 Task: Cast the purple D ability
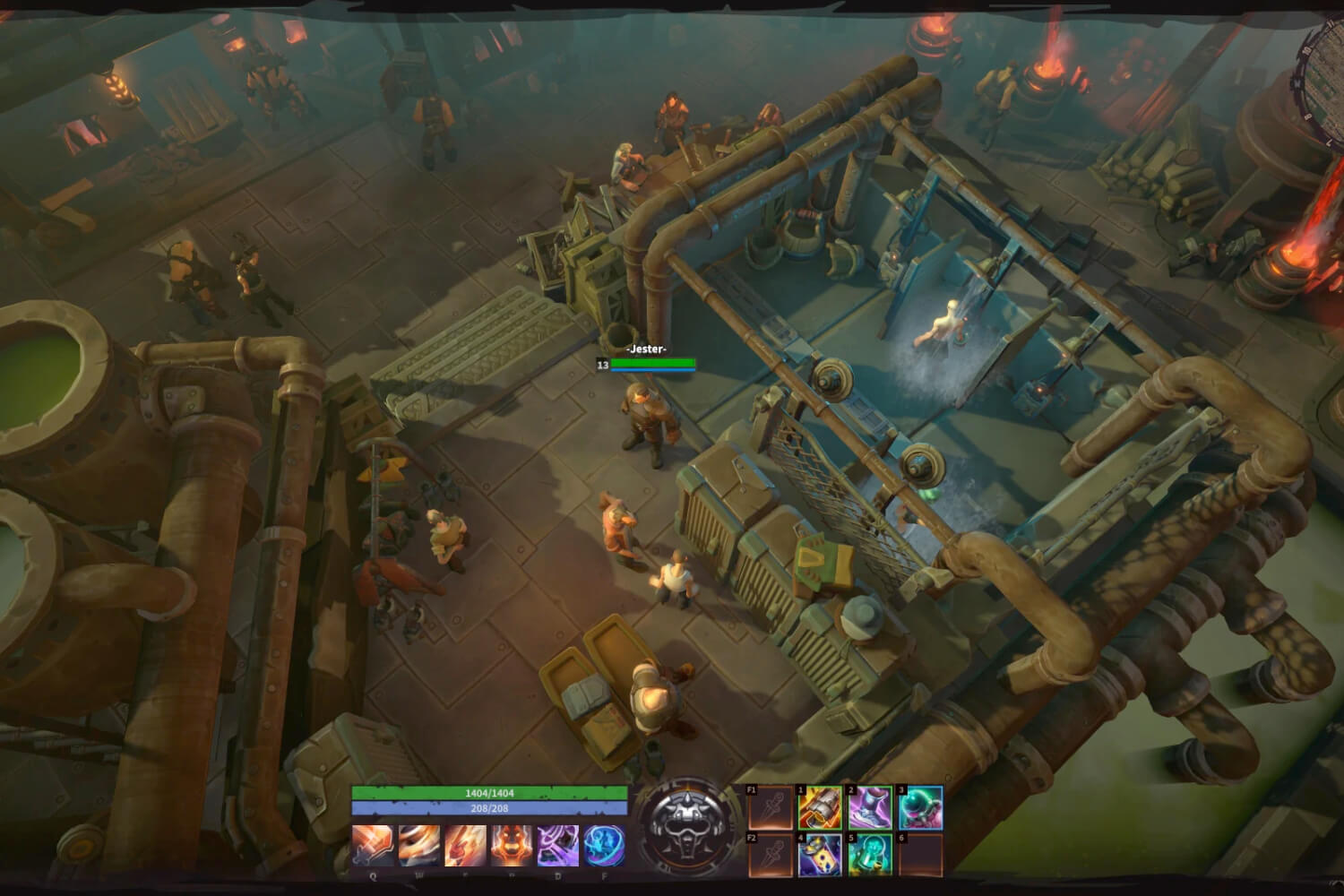(556, 845)
